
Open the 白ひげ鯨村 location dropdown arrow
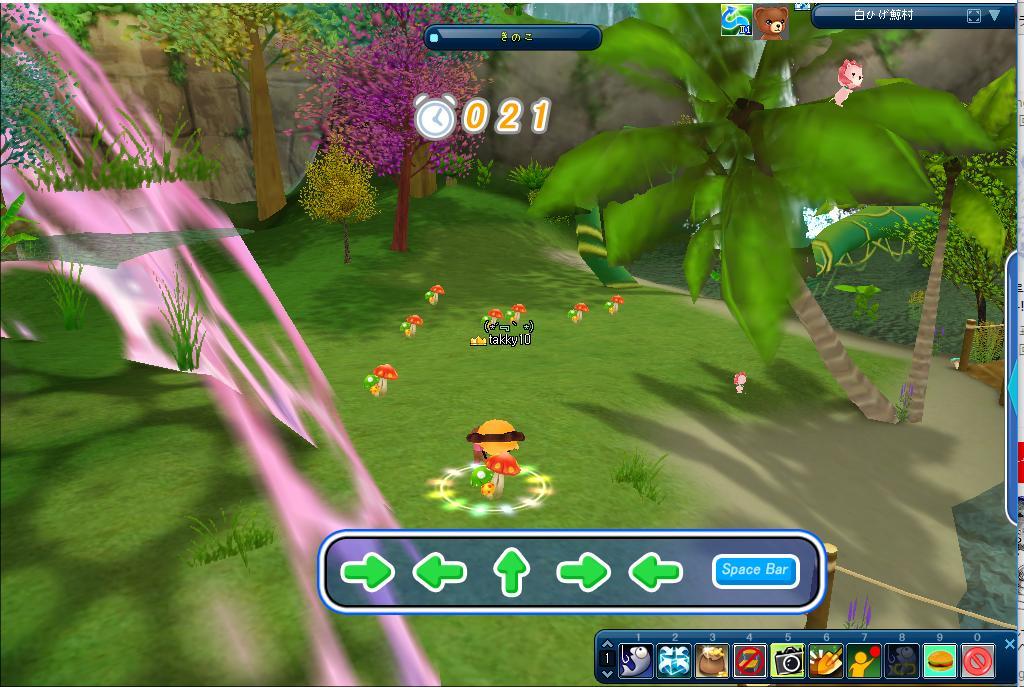tap(995, 16)
